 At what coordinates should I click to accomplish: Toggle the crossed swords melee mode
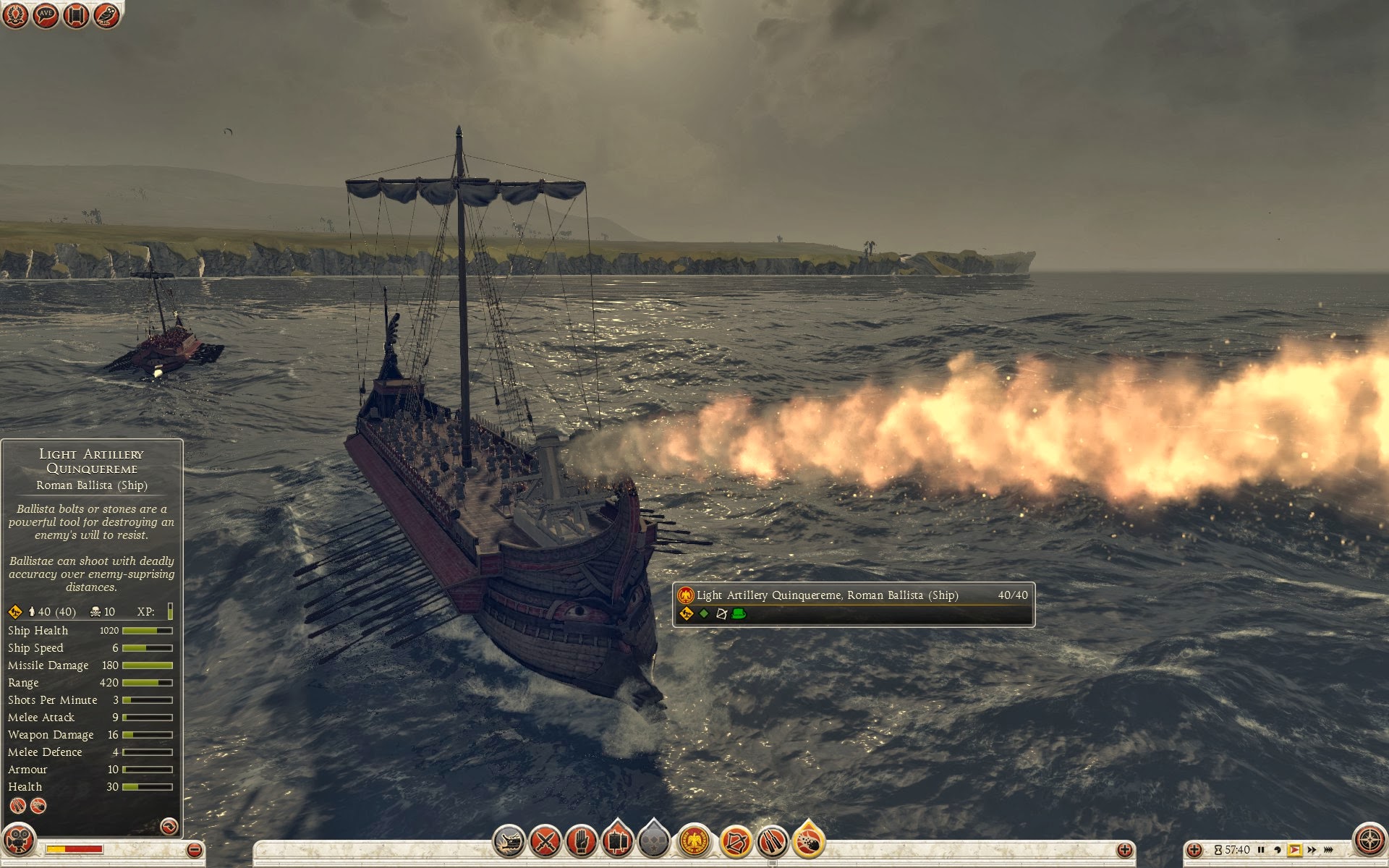(545, 841)
